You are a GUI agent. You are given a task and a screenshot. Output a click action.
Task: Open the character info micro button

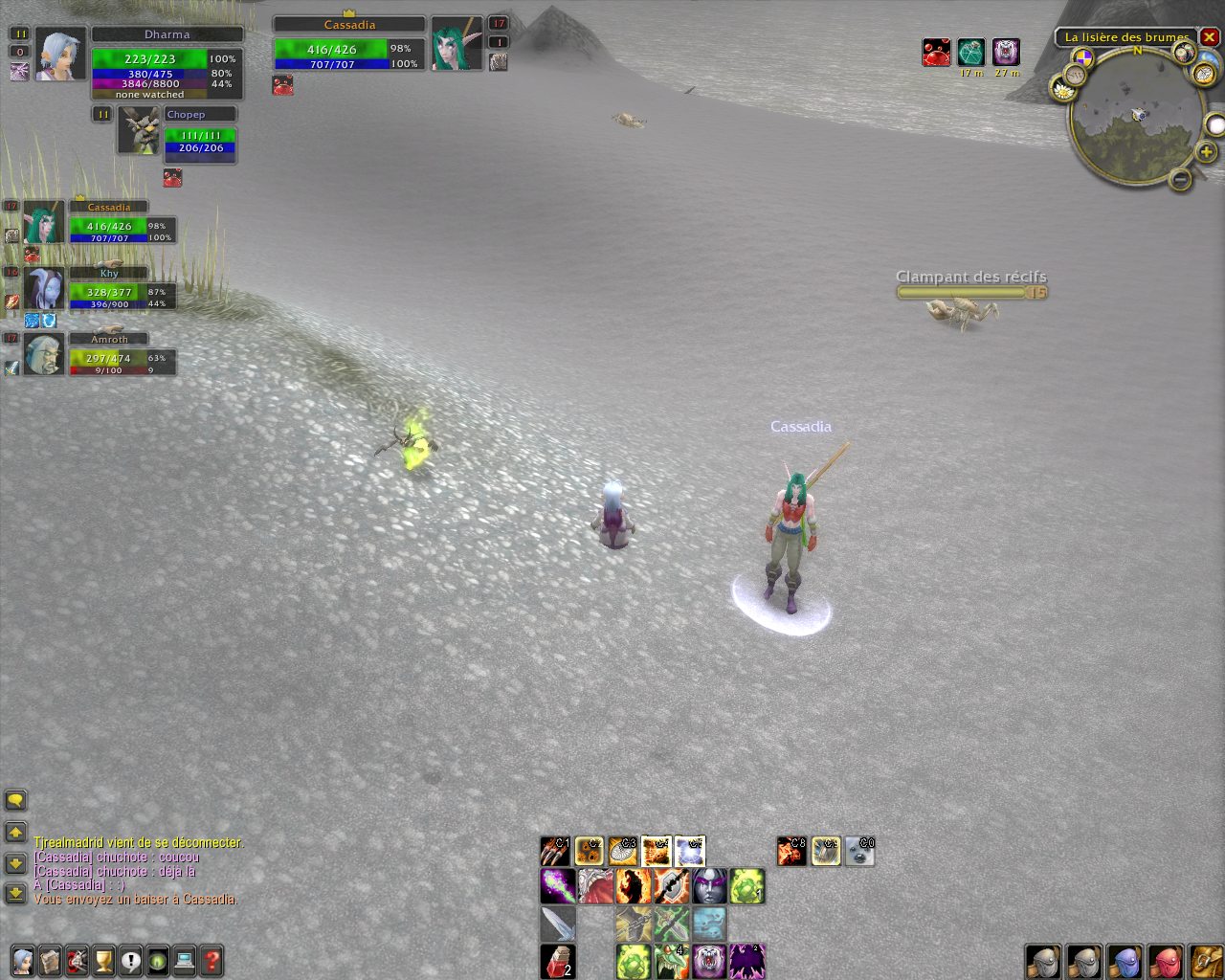pos(23,960)
